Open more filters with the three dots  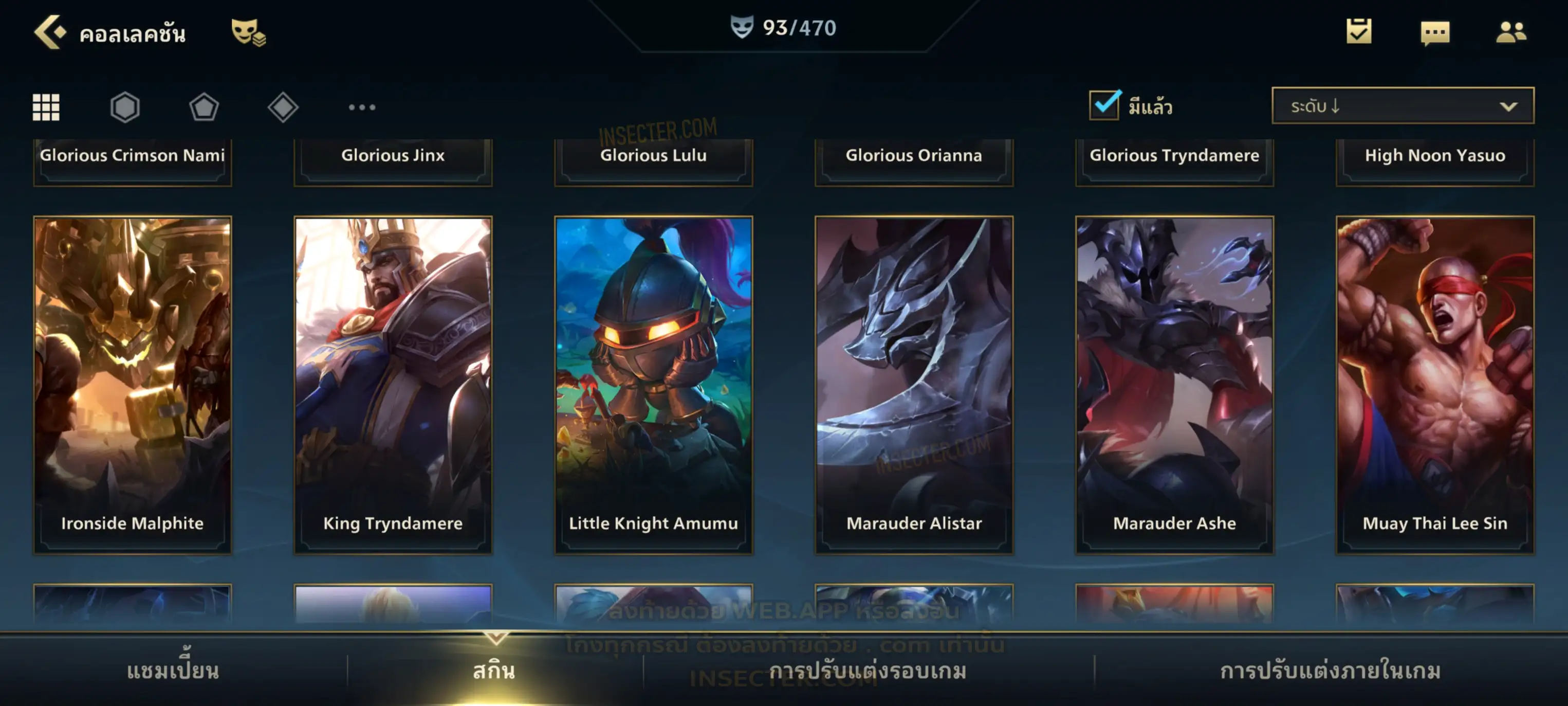pyautogui.click(x=362, y=107)
